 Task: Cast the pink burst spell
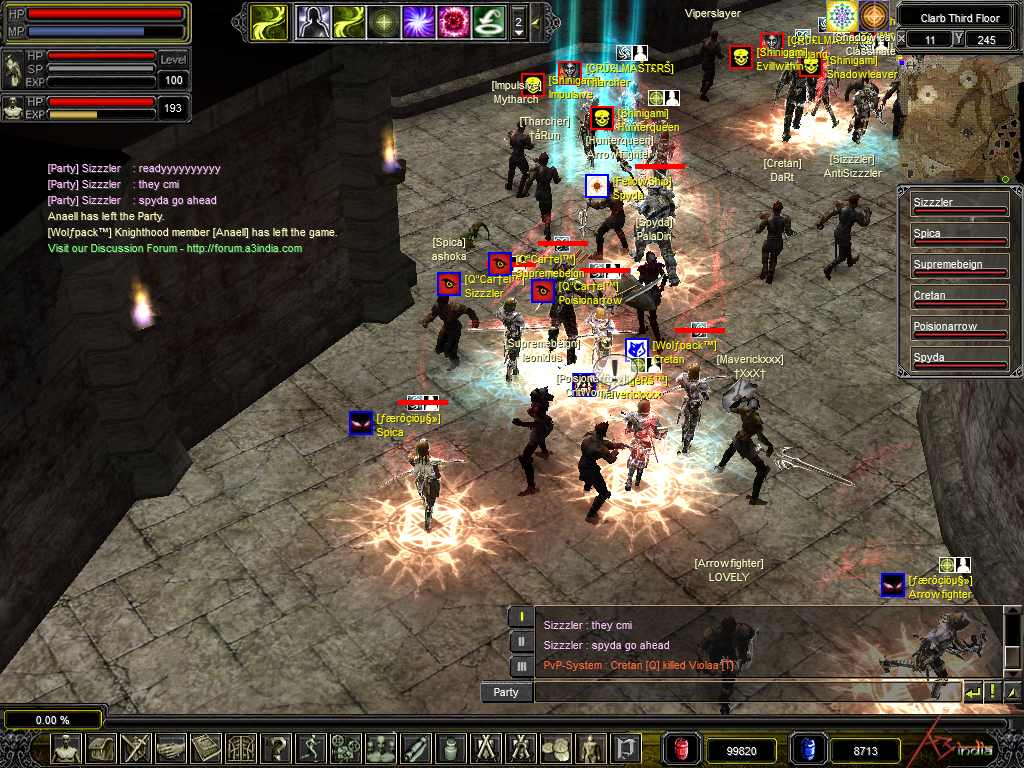click(x=455, y=21)
